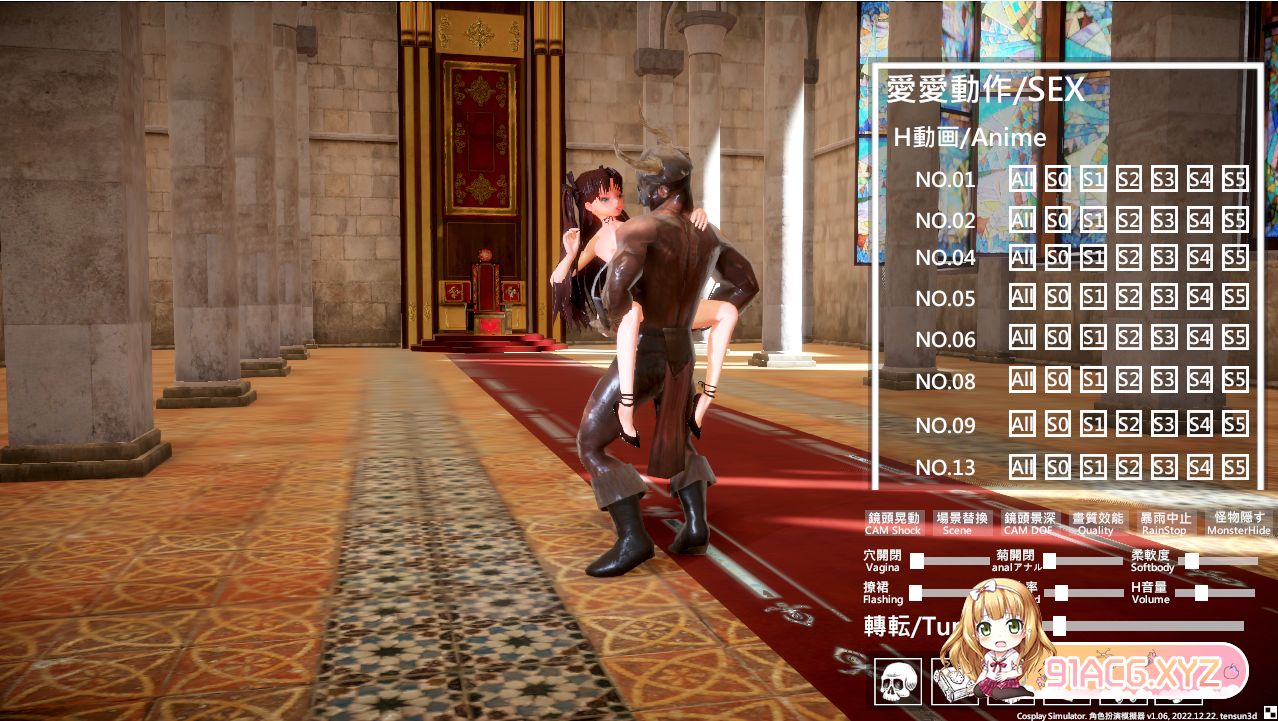The width and height of the screenshot is (1278, 721).
Task: Select S3 in the NO.02 row
Action: point(1163,220)
